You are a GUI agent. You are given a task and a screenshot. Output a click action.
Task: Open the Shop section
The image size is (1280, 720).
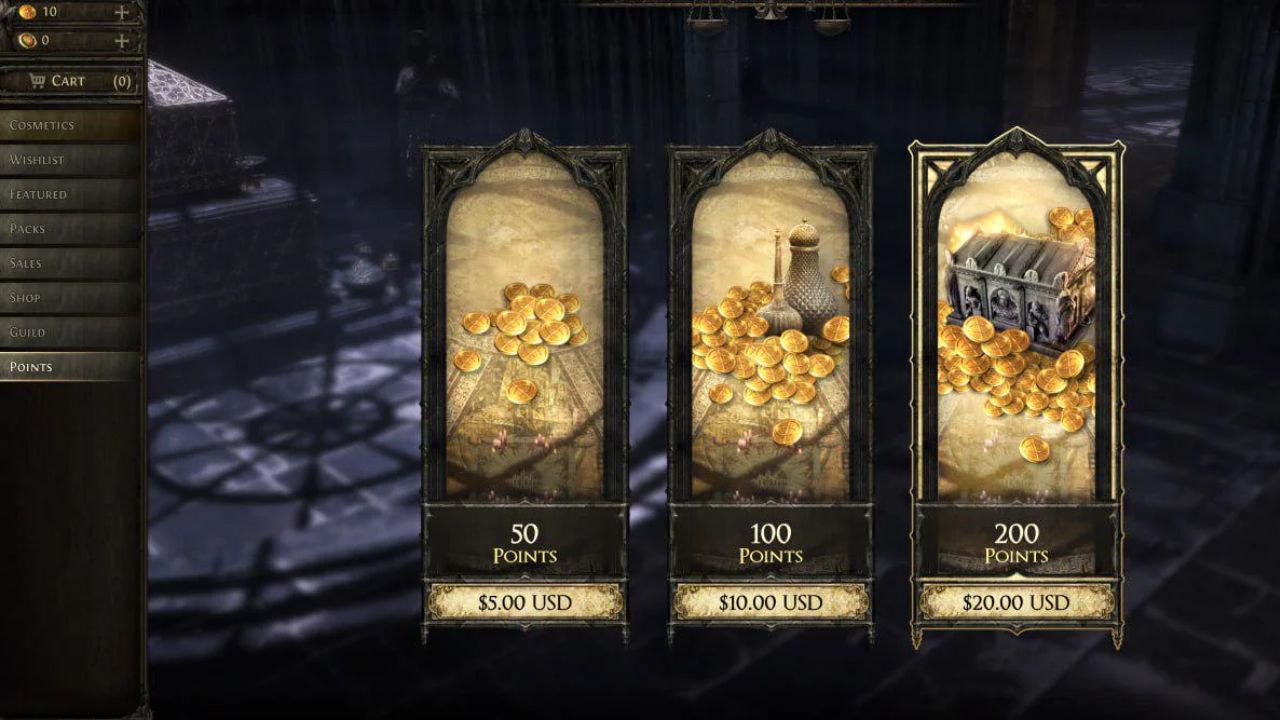click(x=26, y=297)
